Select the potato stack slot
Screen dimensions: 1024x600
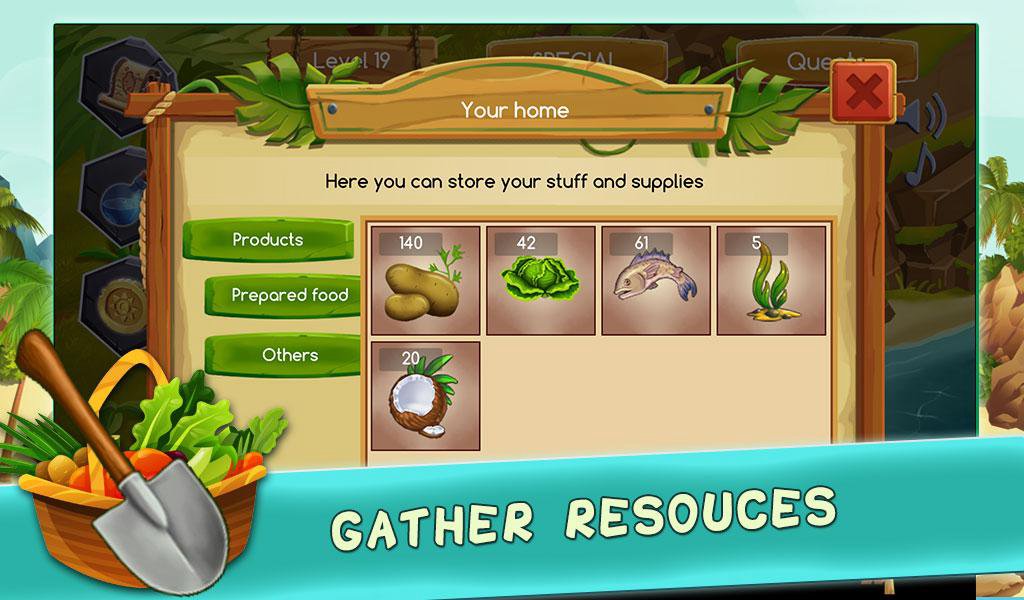pos(426,281)
